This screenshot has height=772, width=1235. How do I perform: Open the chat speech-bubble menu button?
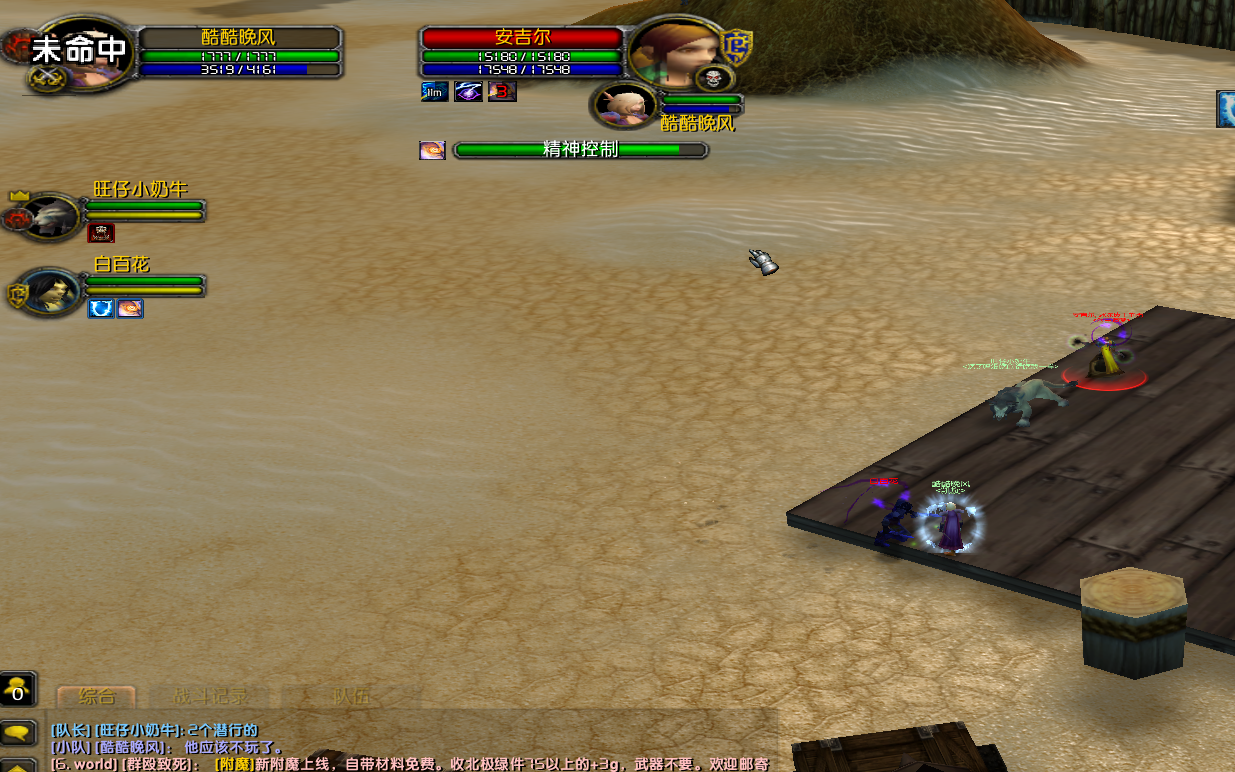(x=18, y=733)
